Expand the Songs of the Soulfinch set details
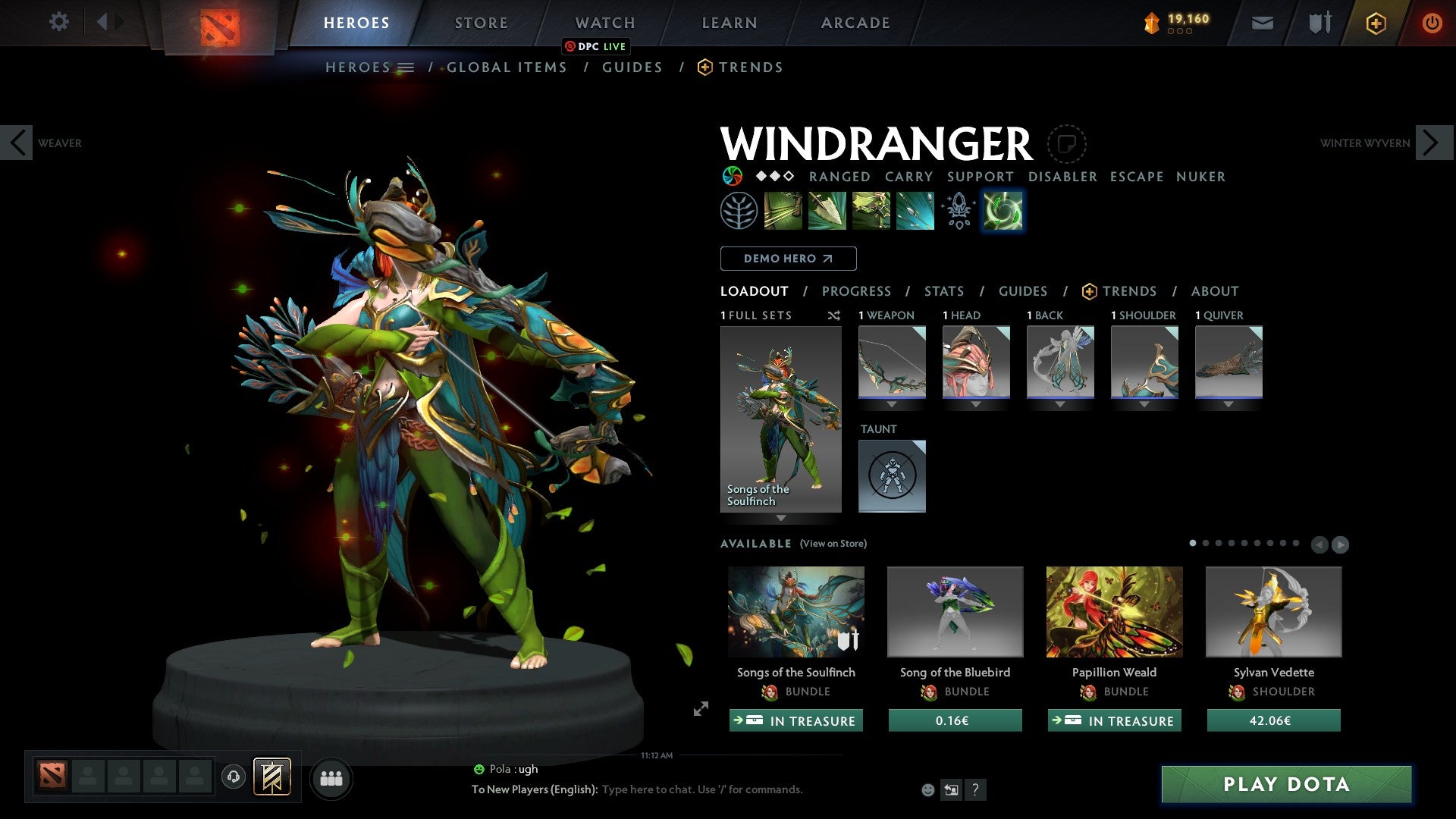1456x819 pixels. 781,519
